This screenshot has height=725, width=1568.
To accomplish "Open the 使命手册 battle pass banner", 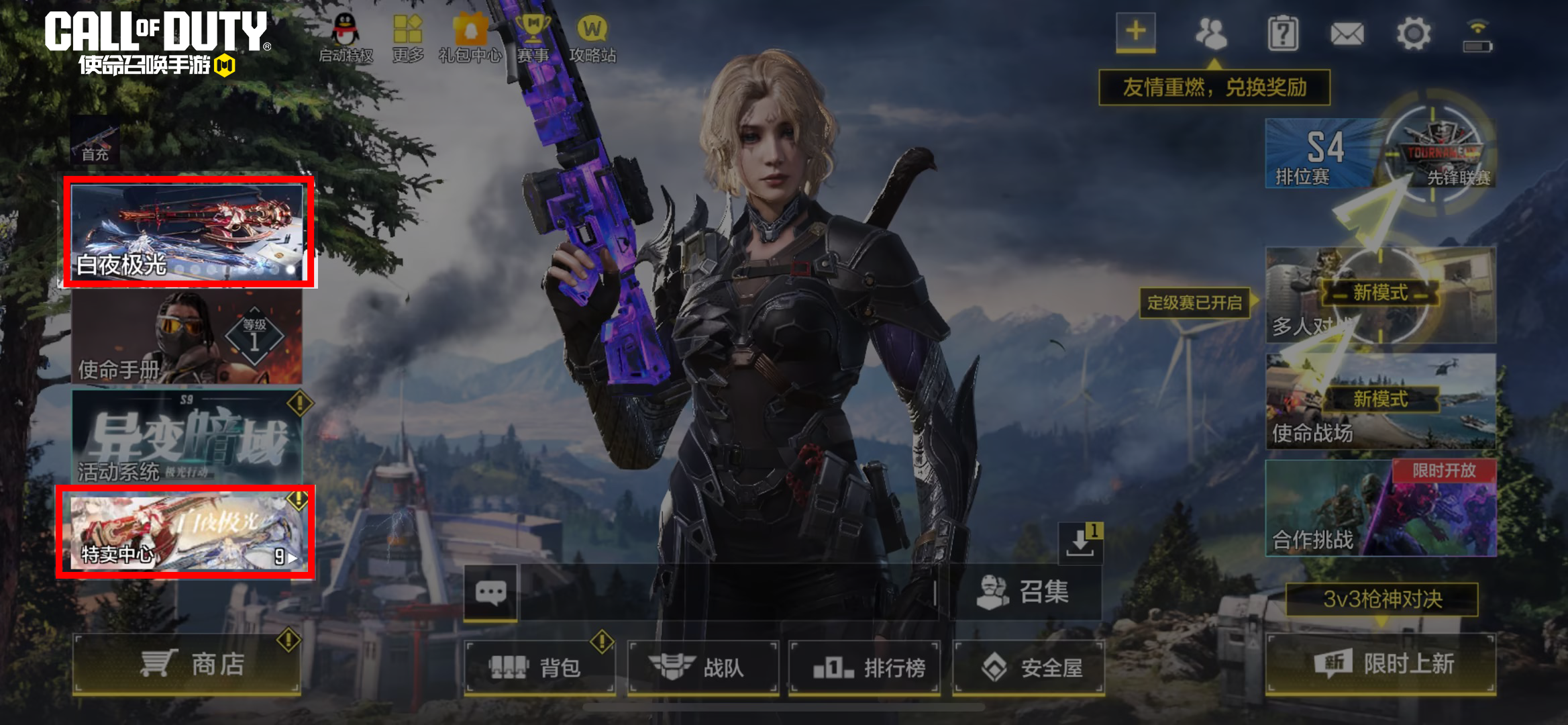I will coord(187,337).
